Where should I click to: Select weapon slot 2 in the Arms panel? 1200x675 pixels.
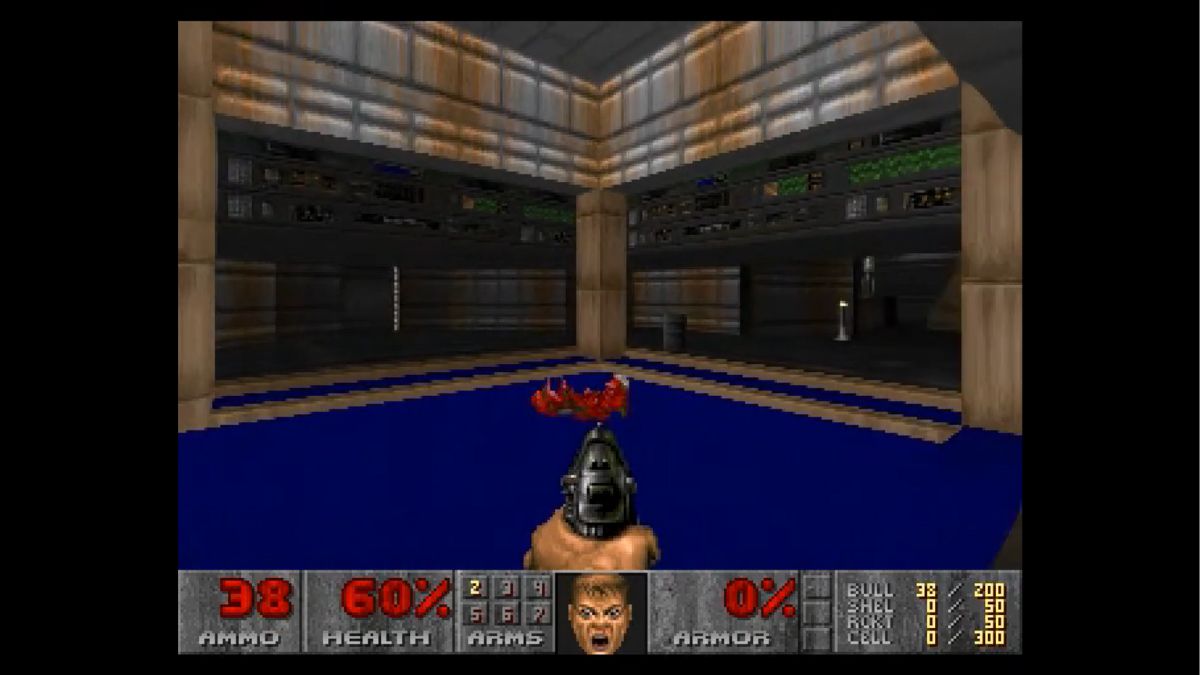[x=475, y=588]
